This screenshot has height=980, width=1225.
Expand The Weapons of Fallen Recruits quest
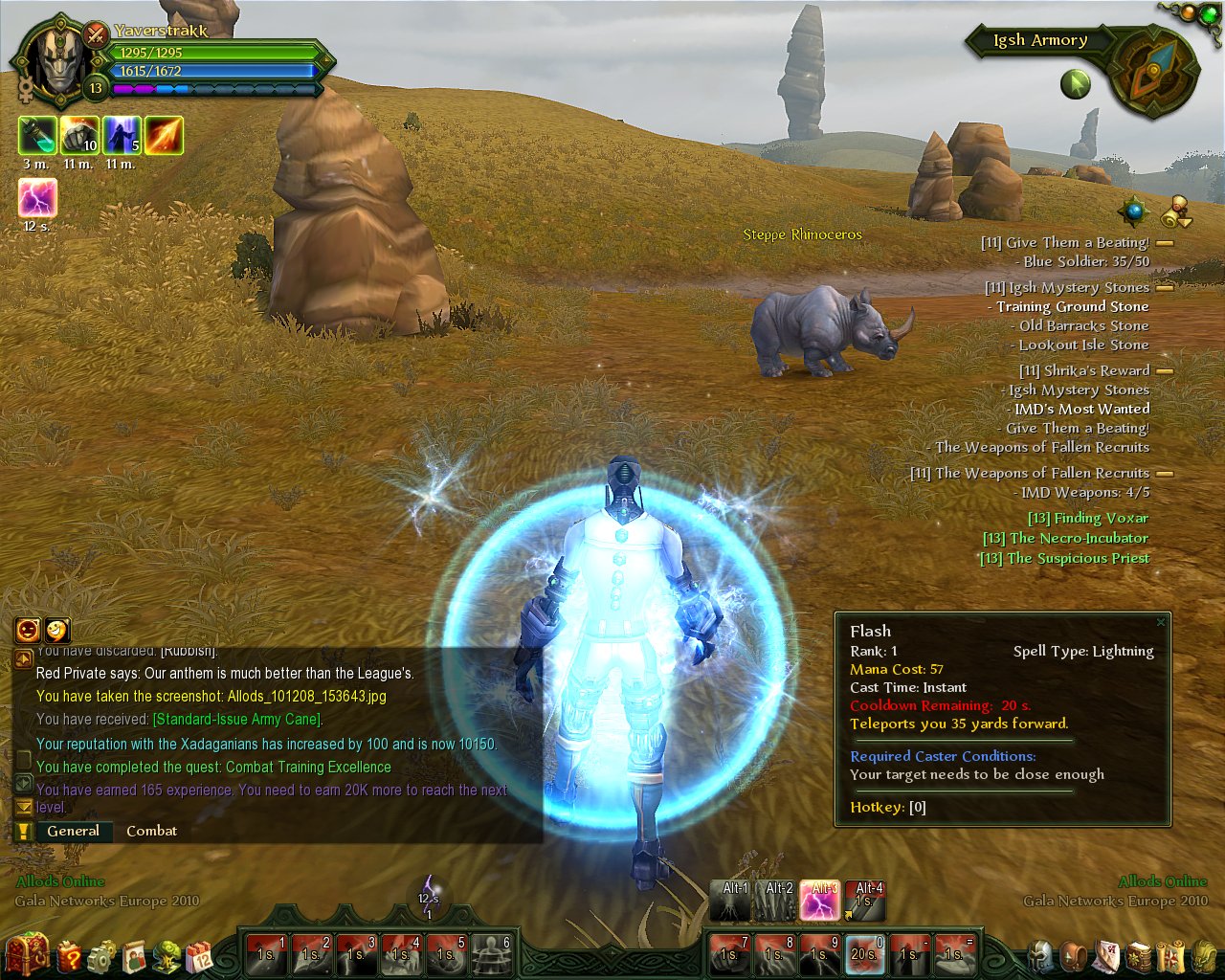(1164, 474)
